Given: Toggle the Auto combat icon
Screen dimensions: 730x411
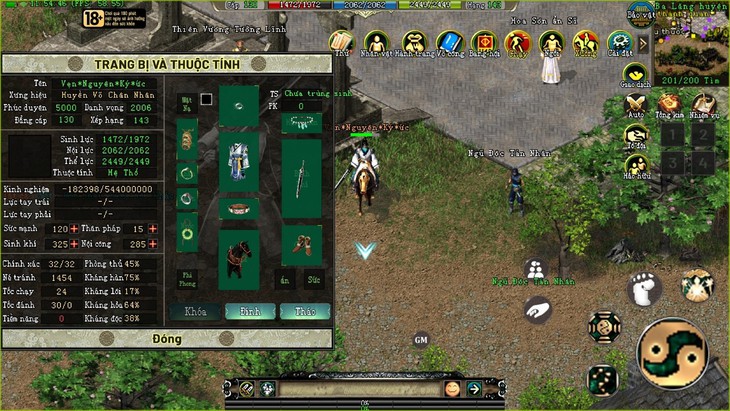Looking at the screenshot, I should 634,105.
